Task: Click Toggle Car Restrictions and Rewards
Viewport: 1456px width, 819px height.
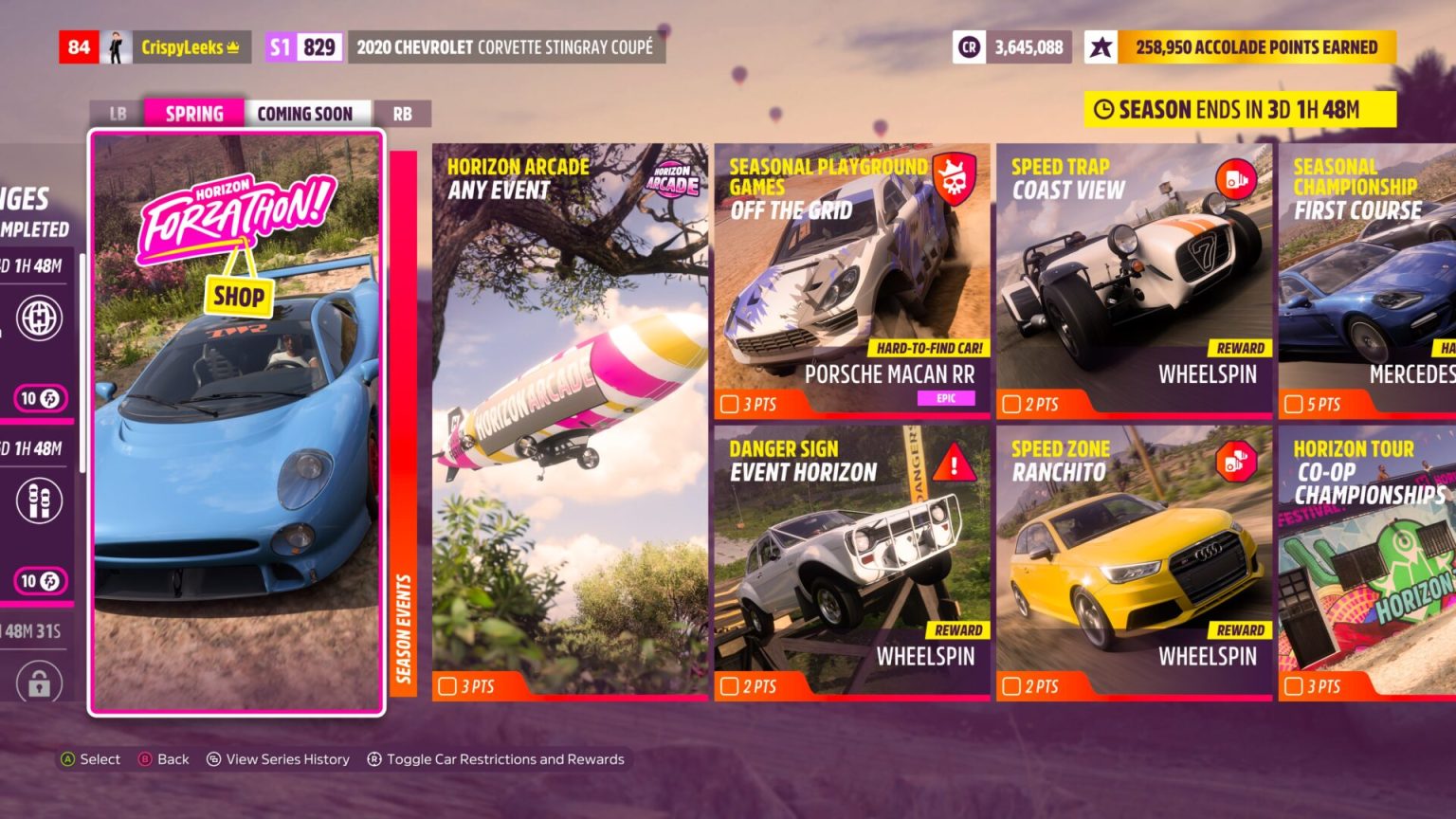Action: (x=497, y=758)
